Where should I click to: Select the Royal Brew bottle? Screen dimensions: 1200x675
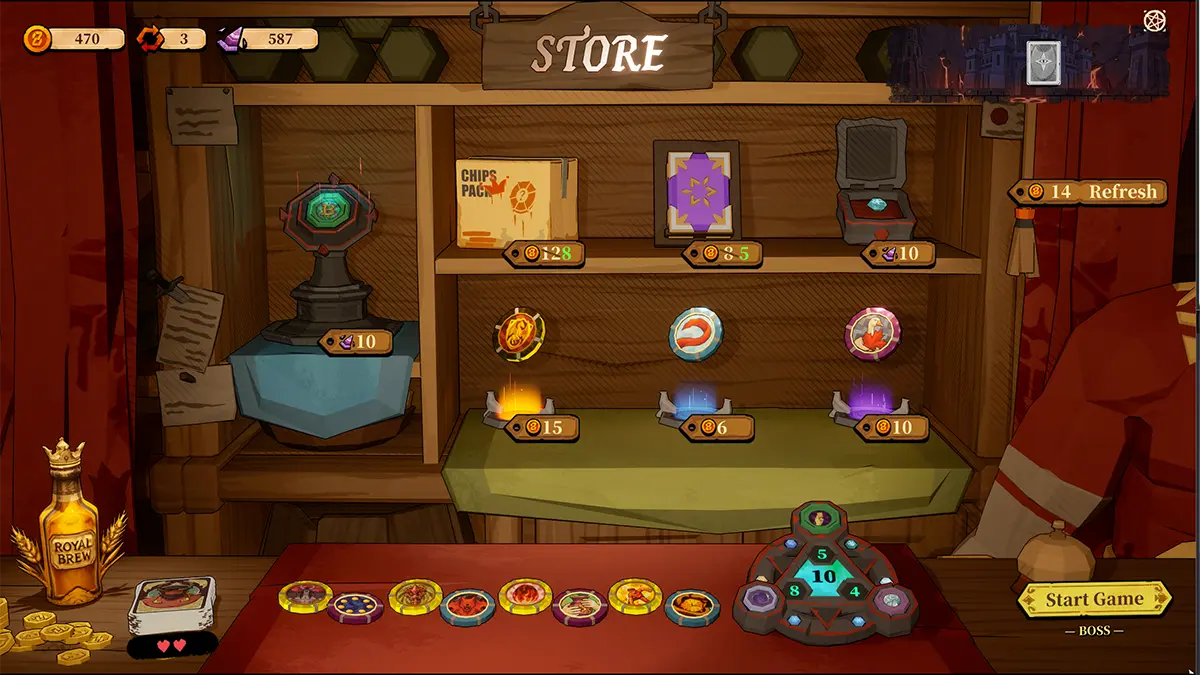(x=68, y=532)
